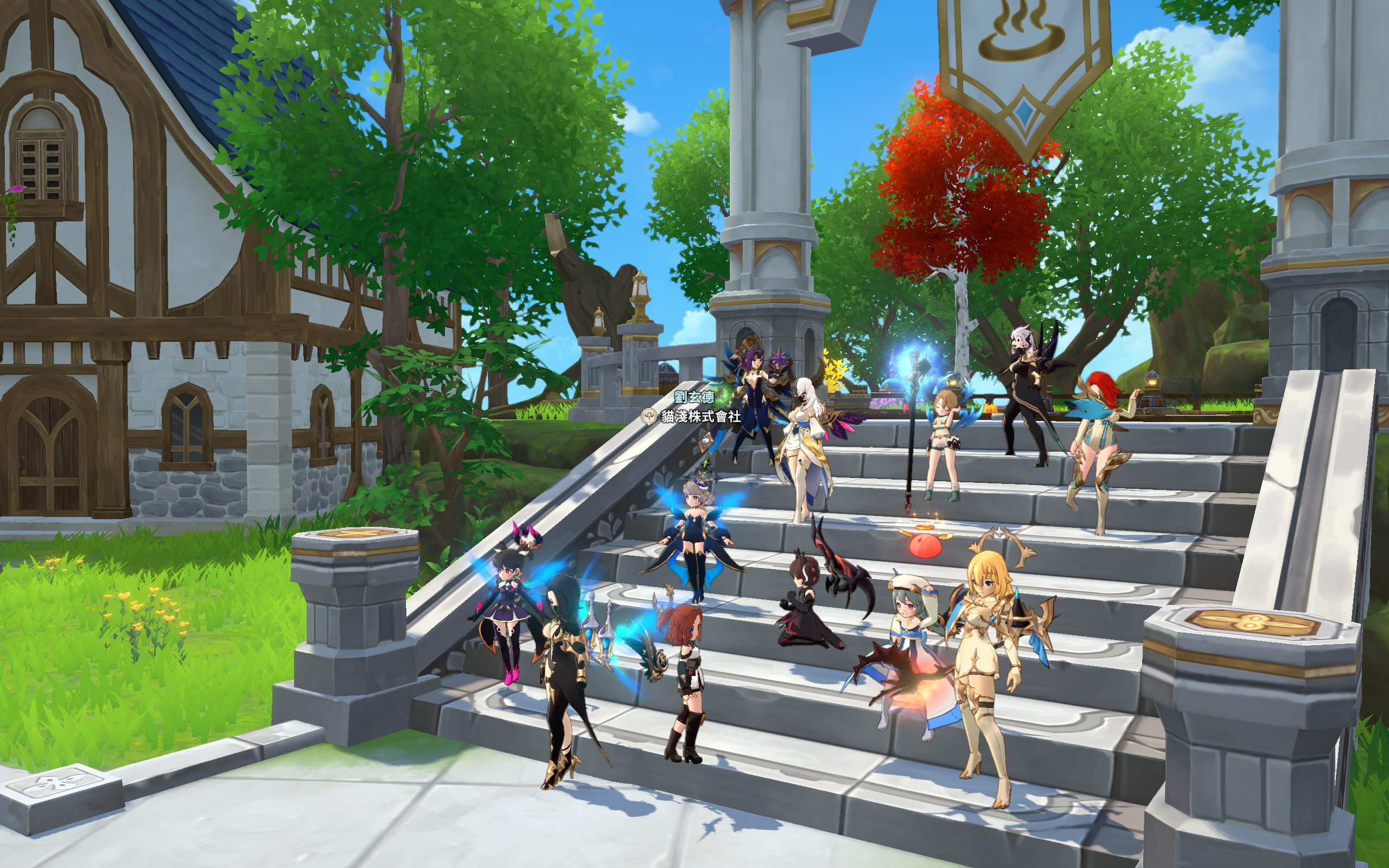Click the guild tag 貓淺株式會社
1389x868 pixels.
(x=700, y=417)
